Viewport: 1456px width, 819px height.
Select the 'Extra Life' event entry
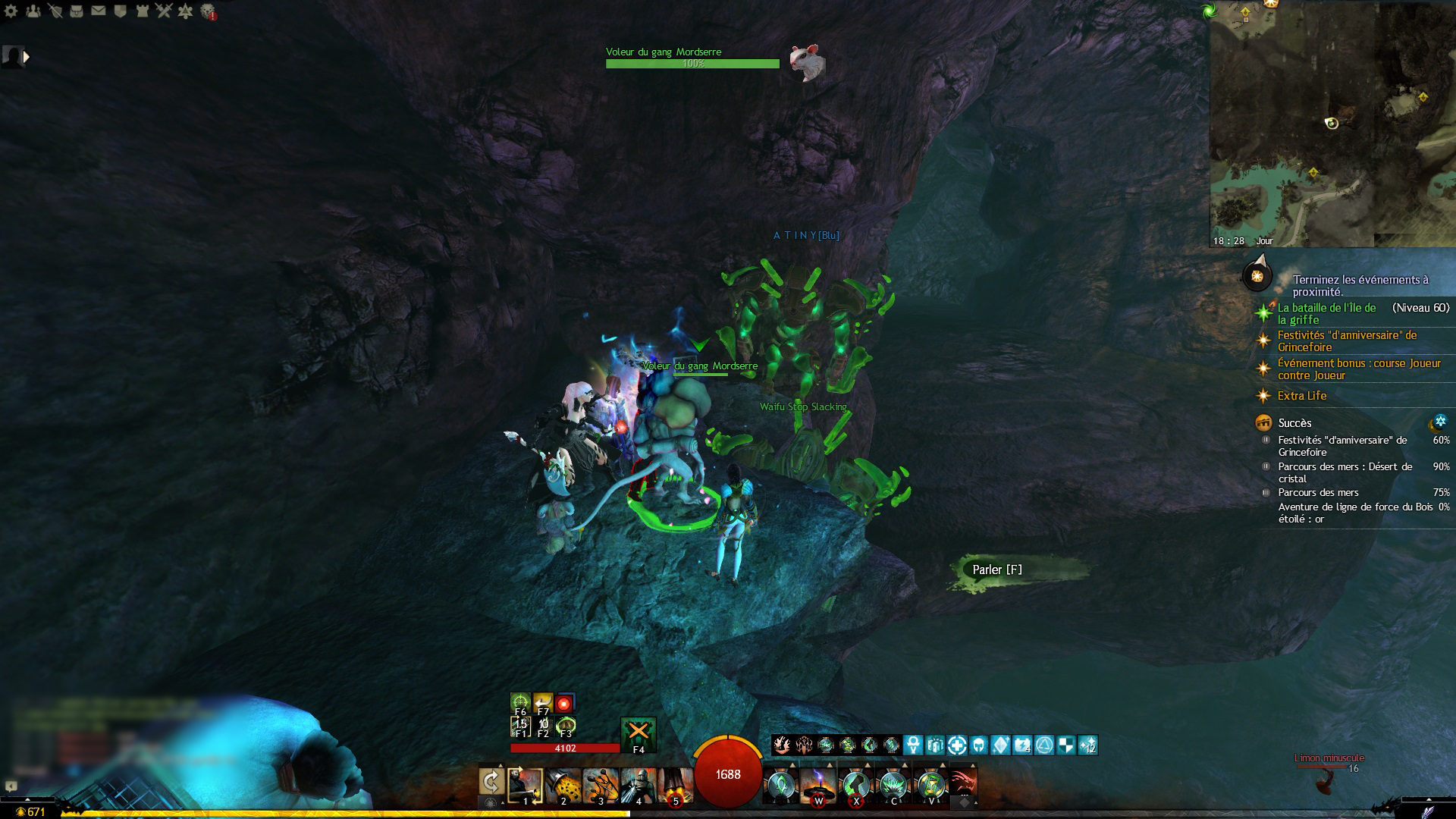1301,396
